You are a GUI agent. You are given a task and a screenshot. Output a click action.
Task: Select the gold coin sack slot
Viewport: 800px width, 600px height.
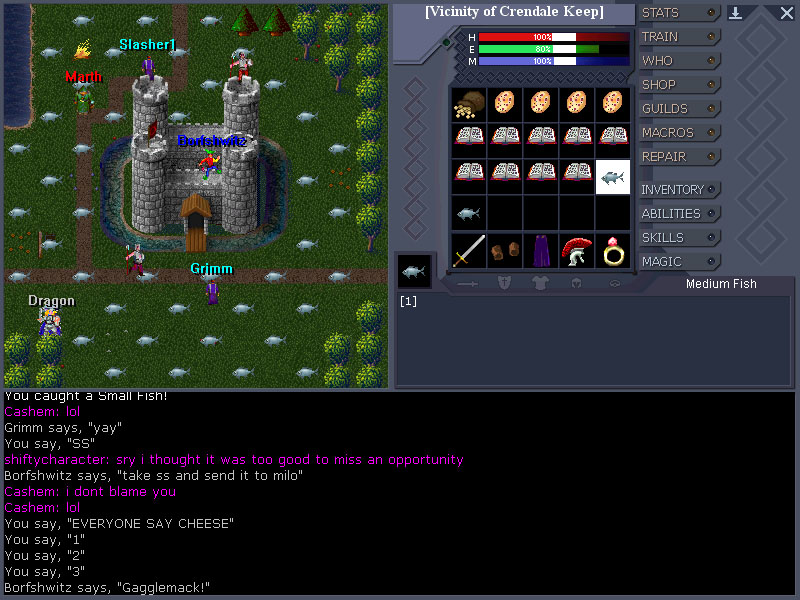469,104
